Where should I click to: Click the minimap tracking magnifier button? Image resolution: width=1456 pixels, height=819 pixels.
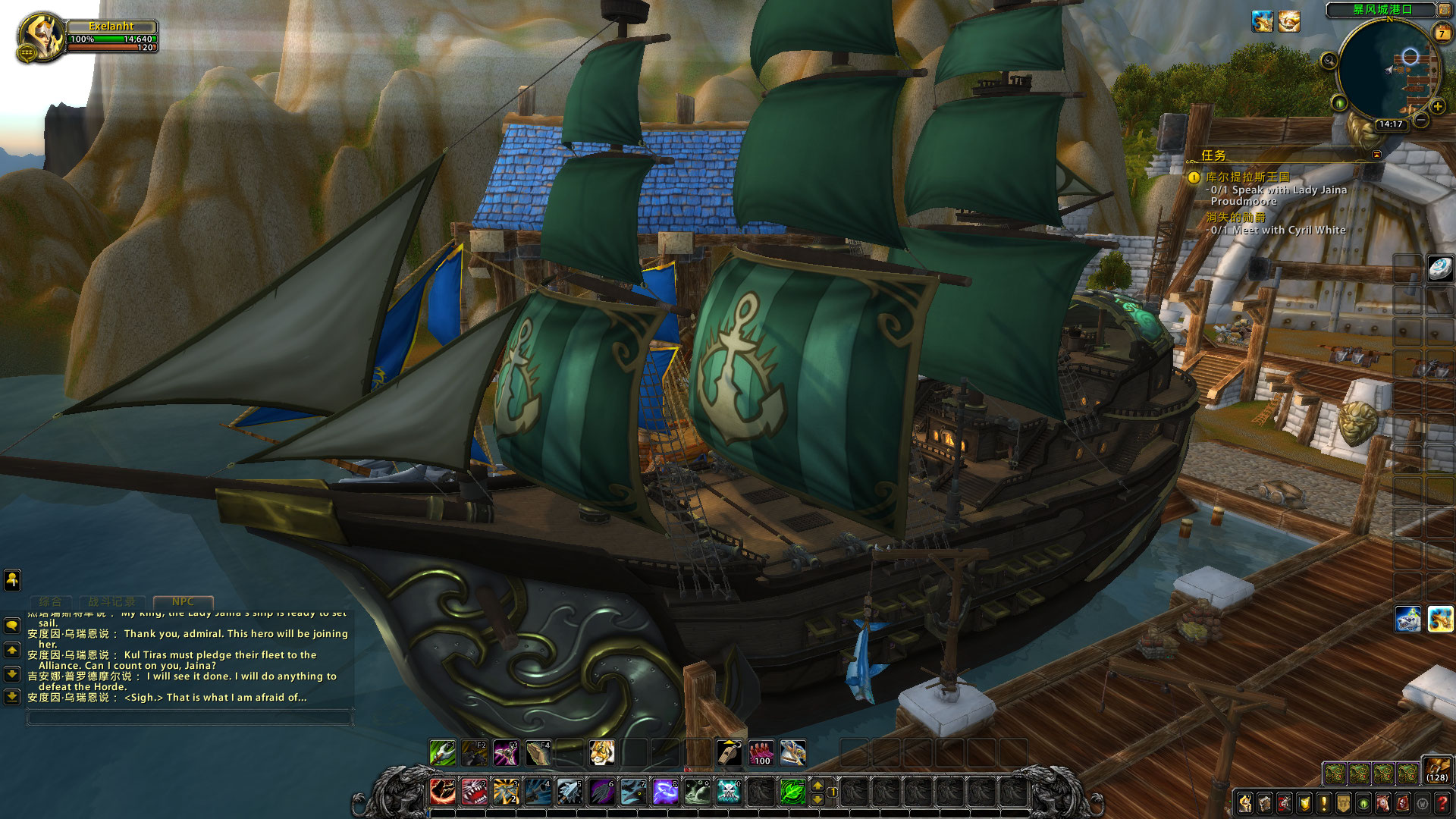[x=1329, y=61]
